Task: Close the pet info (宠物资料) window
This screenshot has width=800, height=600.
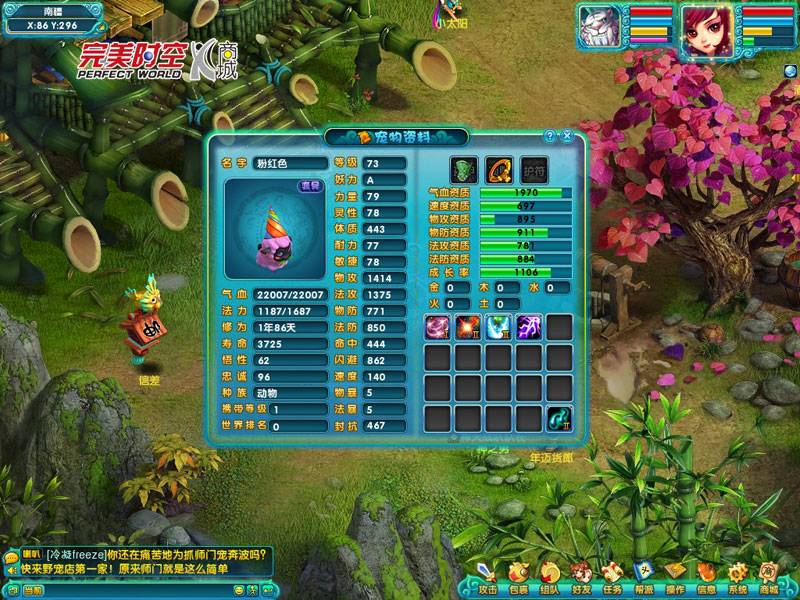Action: point(567,136)
